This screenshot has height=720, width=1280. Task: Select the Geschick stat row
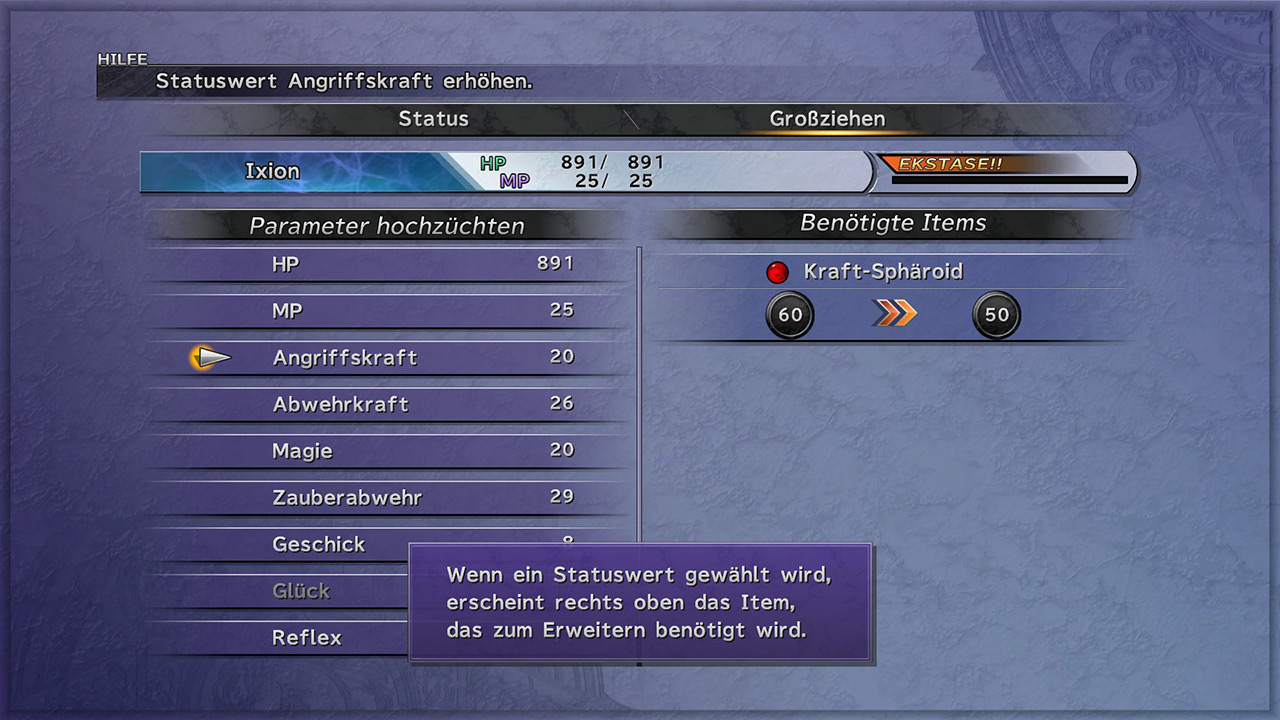[320, 544]
